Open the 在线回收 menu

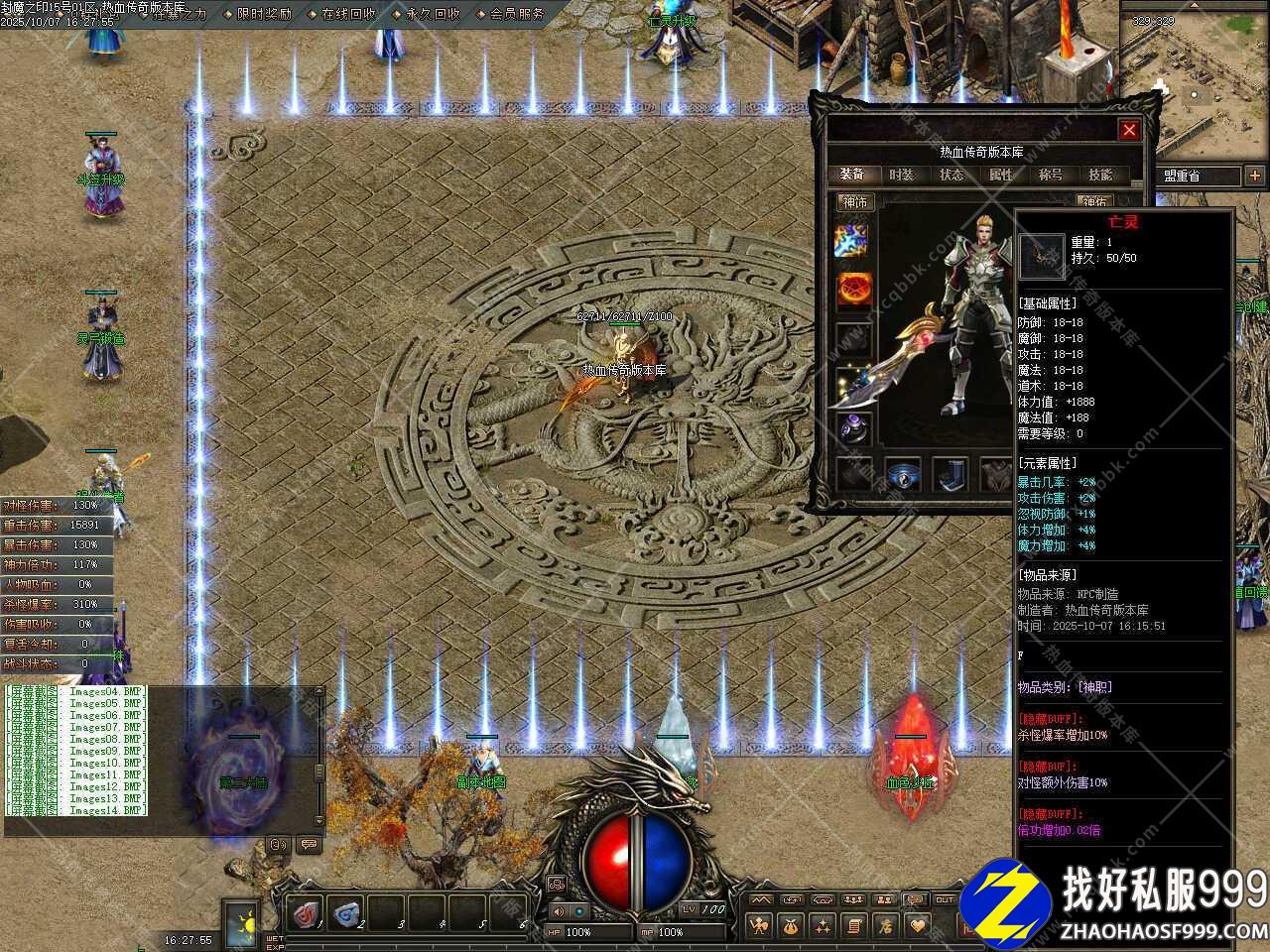(x=348, y=14)
